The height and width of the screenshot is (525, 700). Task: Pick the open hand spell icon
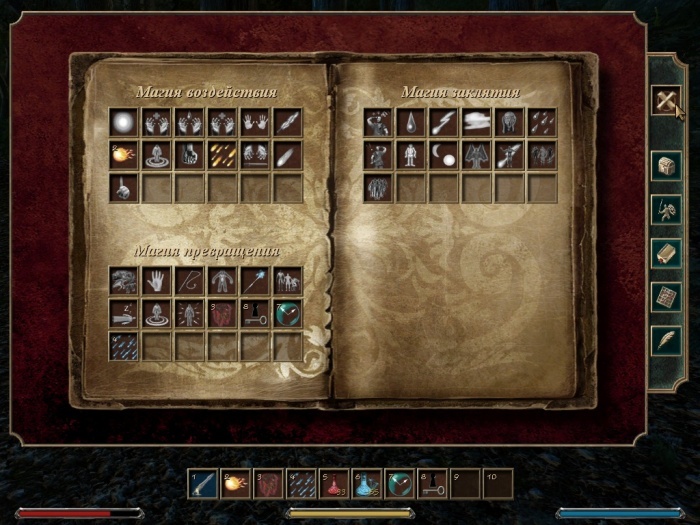pyautogui.click(x=157, y=281)
